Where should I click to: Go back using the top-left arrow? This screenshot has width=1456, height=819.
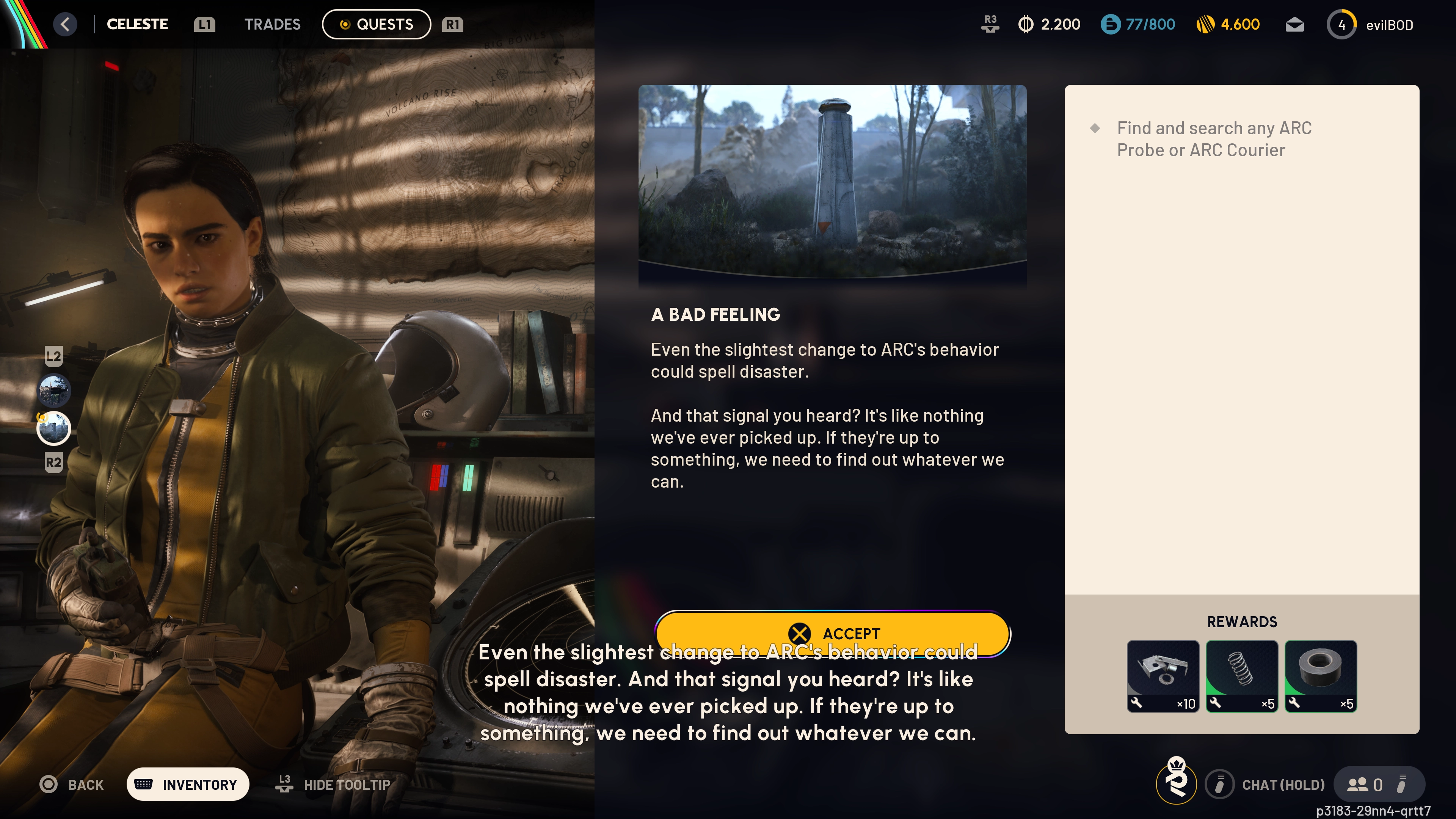pos(66,24)
